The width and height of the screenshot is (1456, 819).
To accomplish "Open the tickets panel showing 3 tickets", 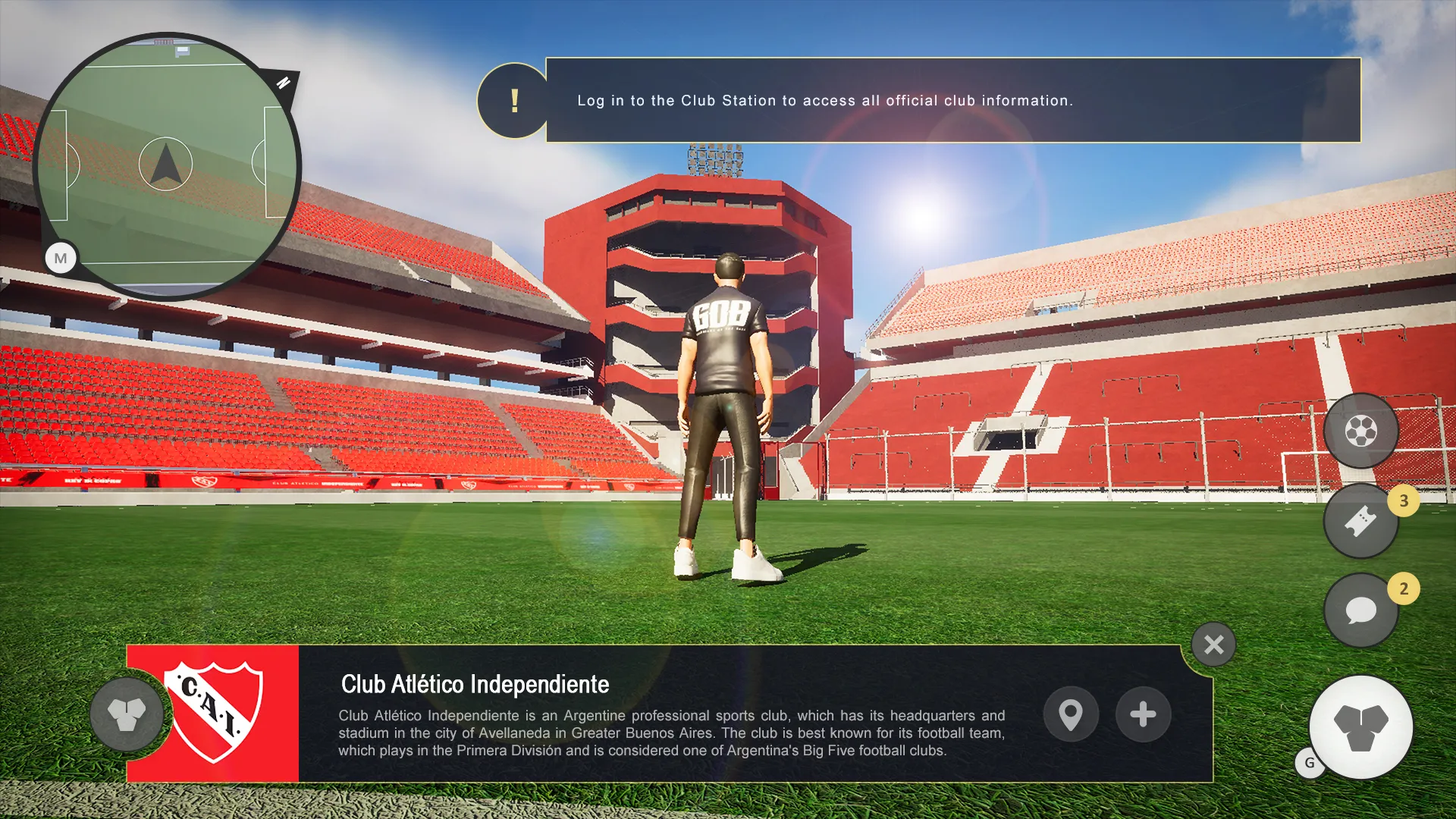I will [1361, 521].
